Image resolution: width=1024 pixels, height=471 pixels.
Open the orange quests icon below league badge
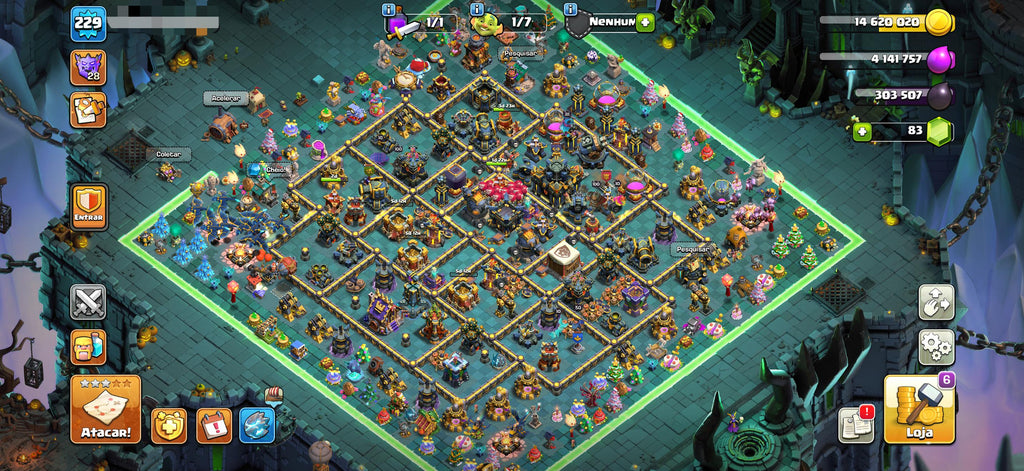[x=88, y=110]
